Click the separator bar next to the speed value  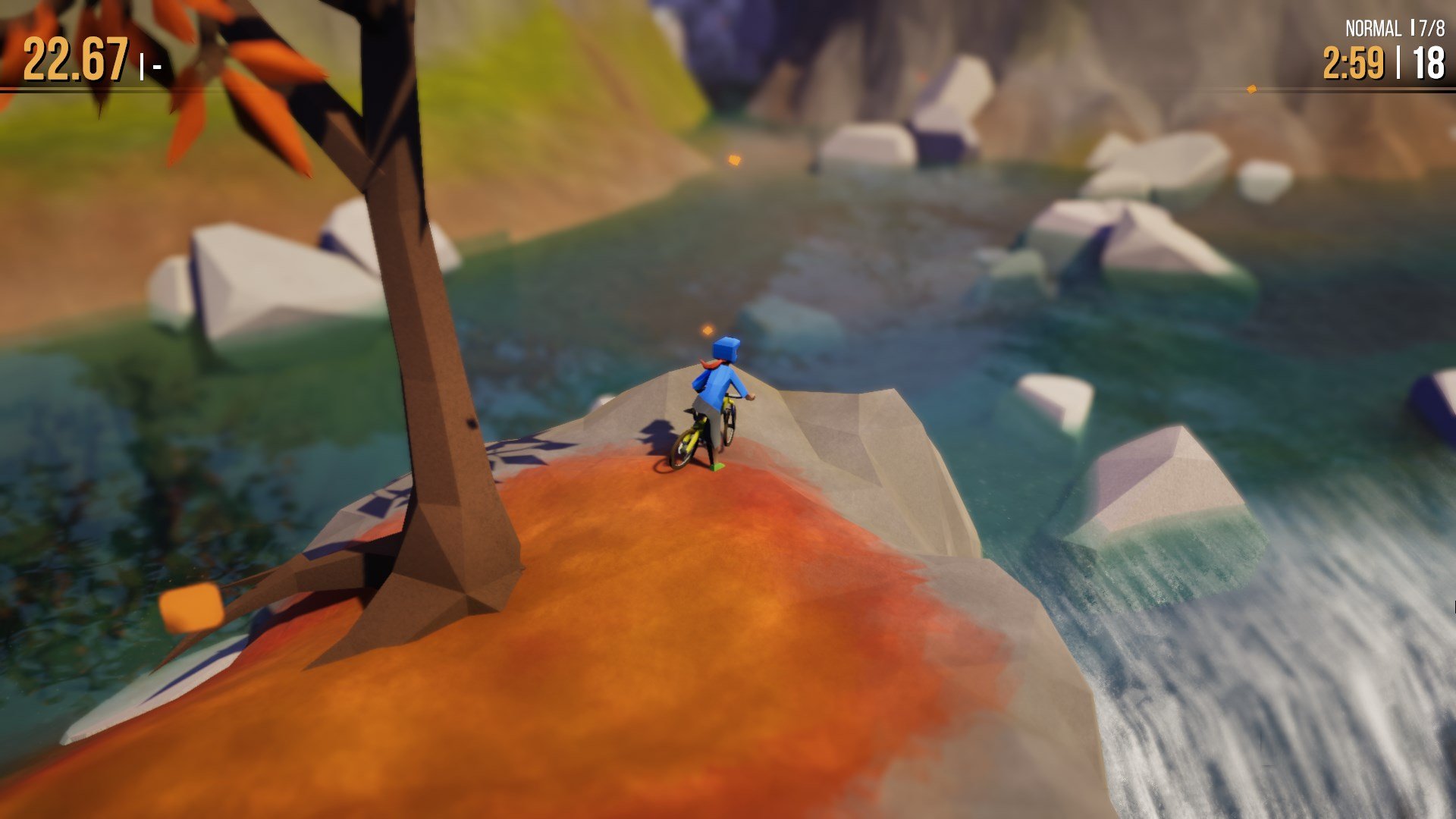(143, 68)
